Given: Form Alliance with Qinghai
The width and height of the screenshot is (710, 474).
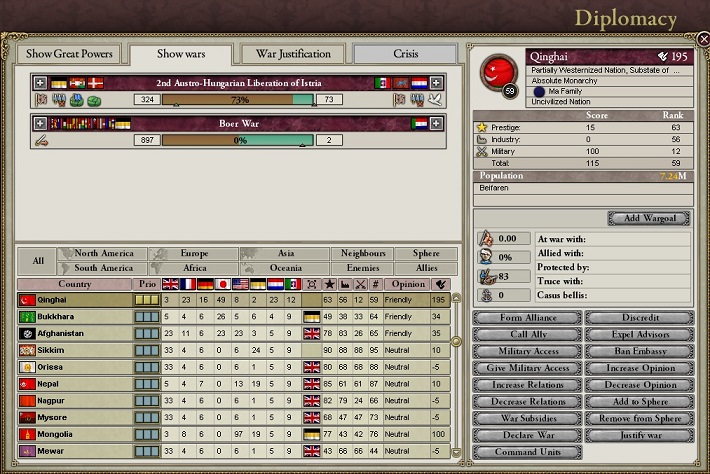Looking at the screenshot, I should pyautogui.click(x=526, y=318).
